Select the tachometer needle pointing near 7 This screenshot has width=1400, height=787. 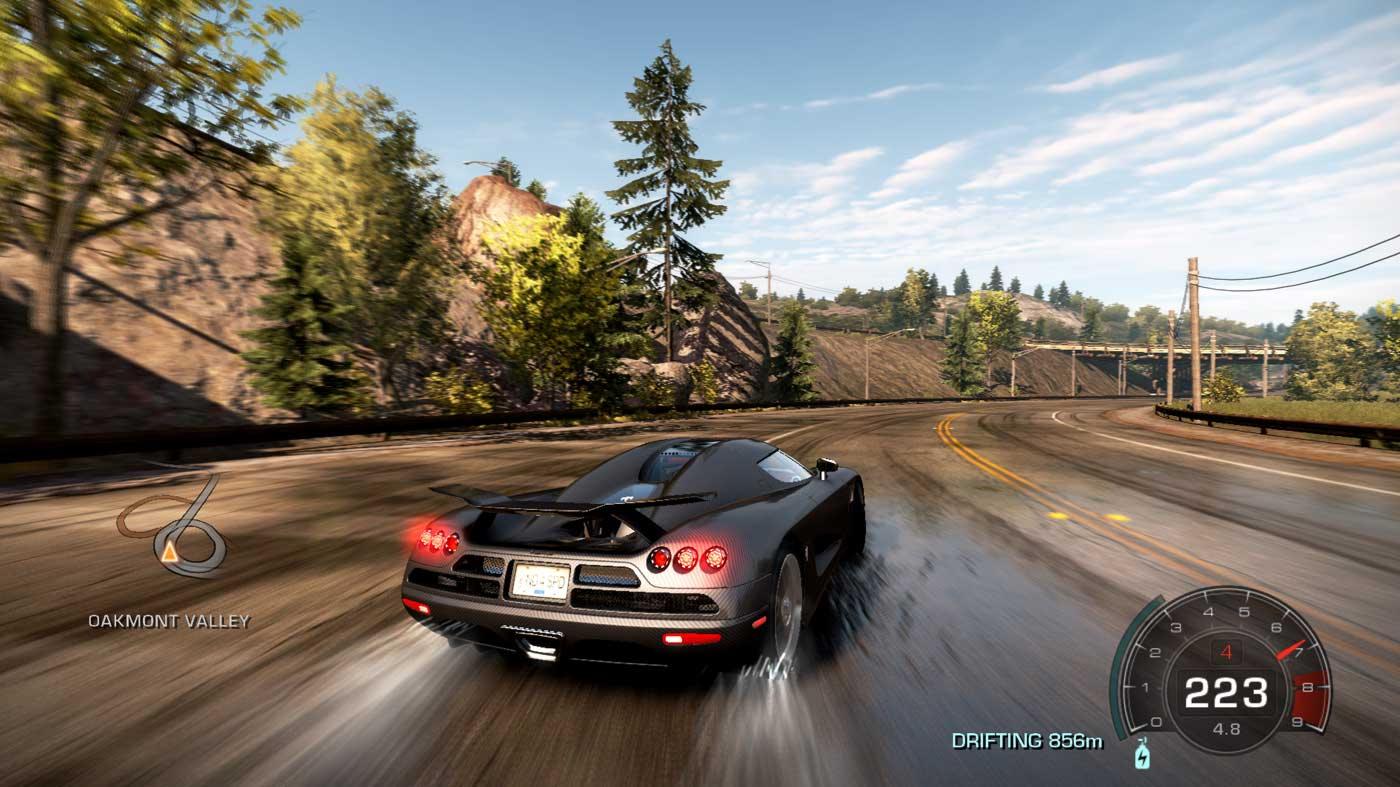(x=1291, y=650)
